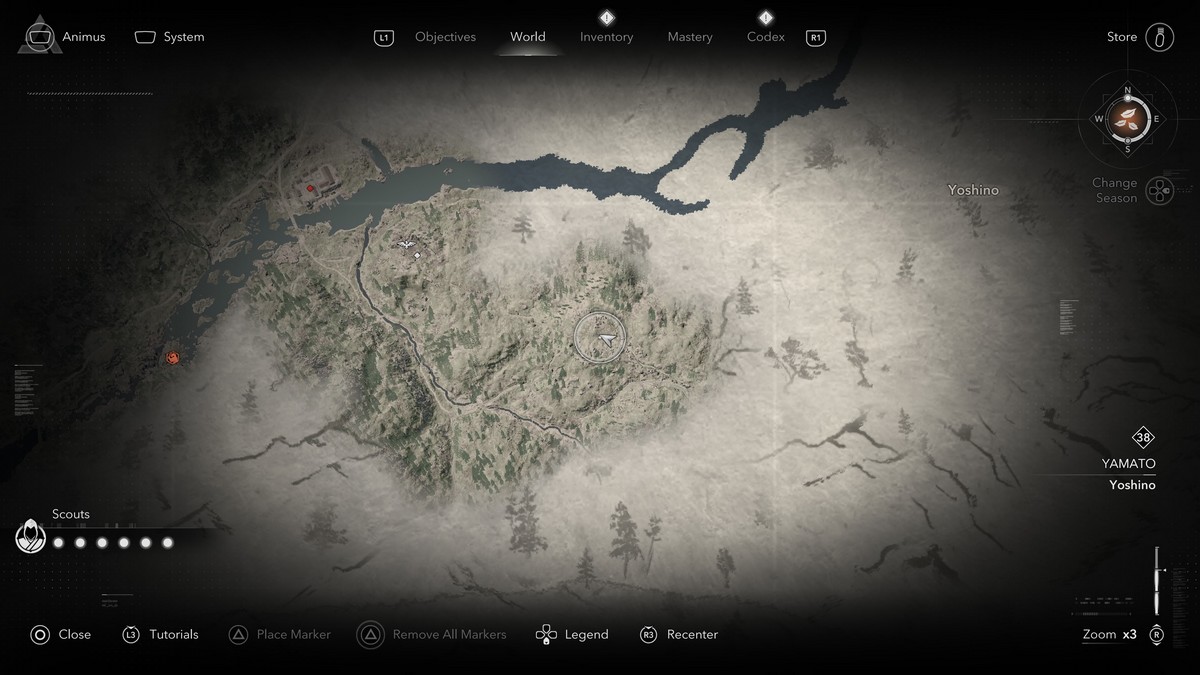Open the System menu
The height and width of the screenshot is (675, 1200).
coord(170,37)
